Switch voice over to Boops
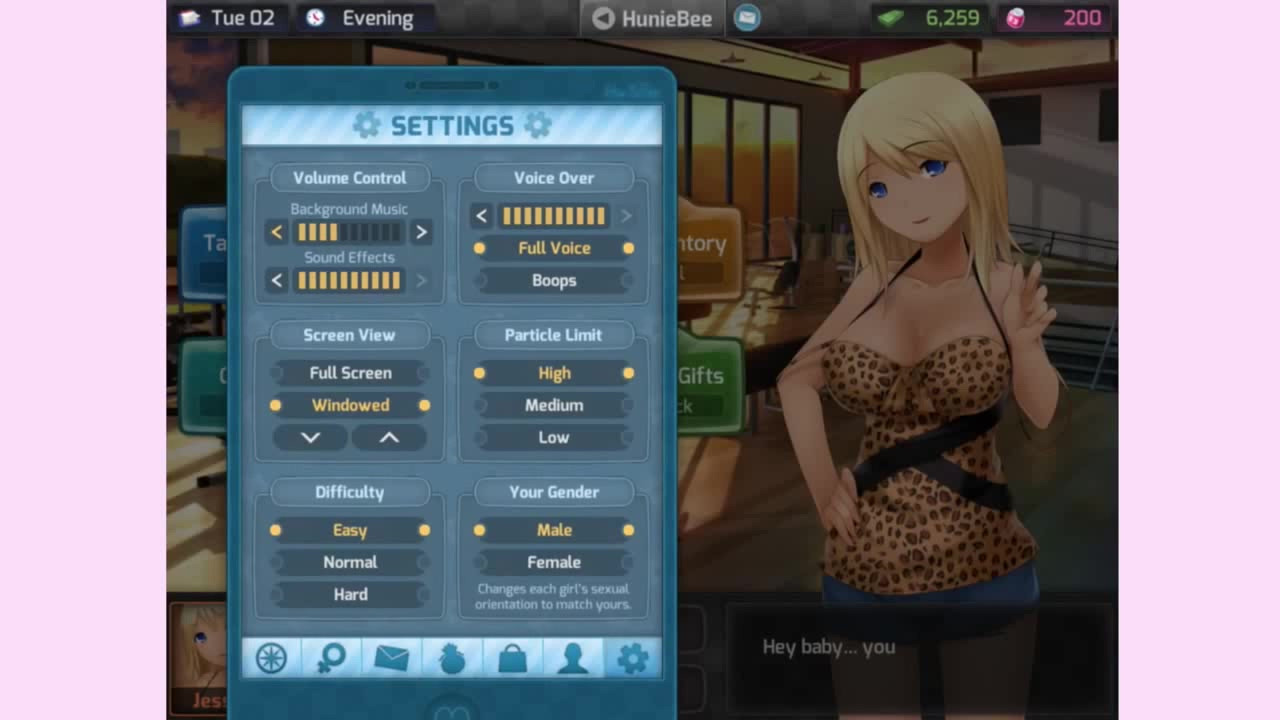 (x=554, y=280)
